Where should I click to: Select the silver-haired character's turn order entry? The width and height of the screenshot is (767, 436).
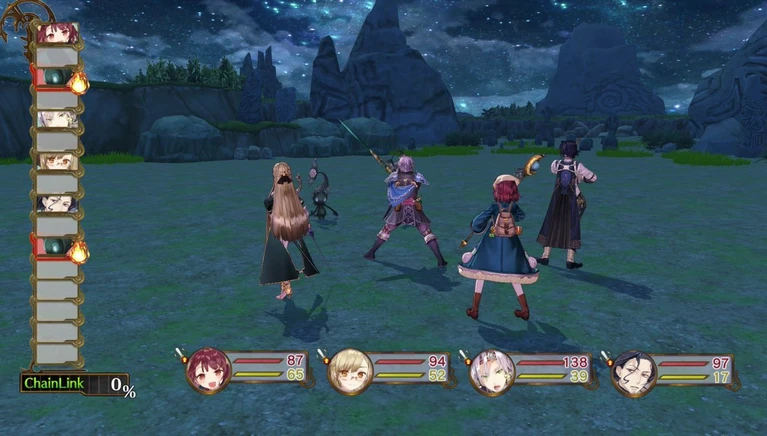click(56, 119)
